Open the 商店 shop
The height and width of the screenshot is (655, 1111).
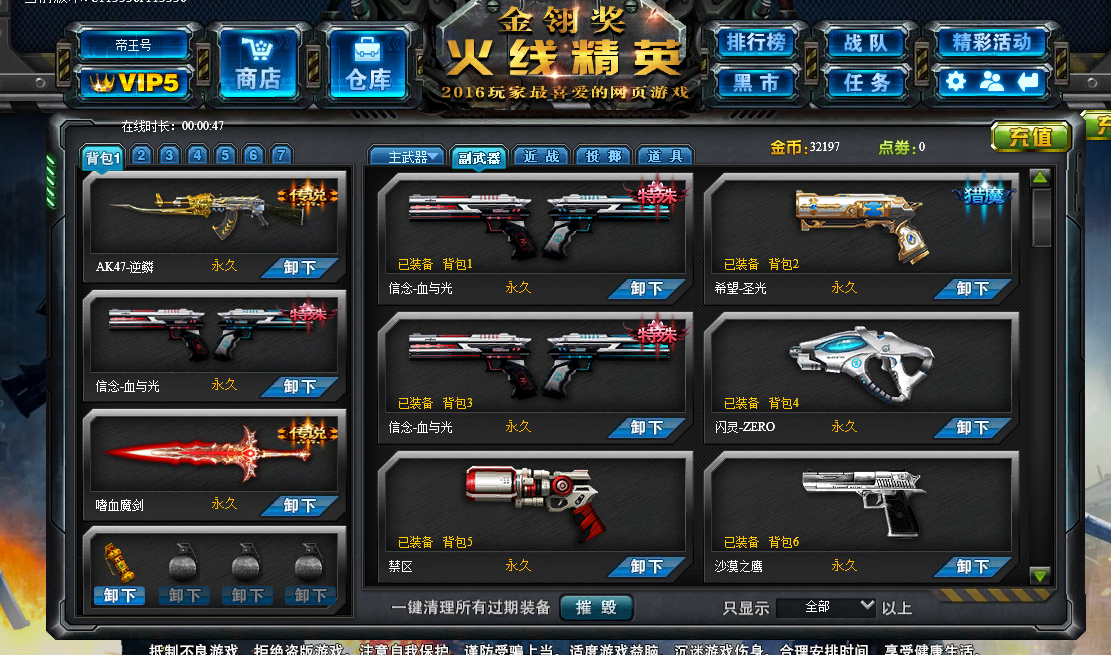pos(258,65)
